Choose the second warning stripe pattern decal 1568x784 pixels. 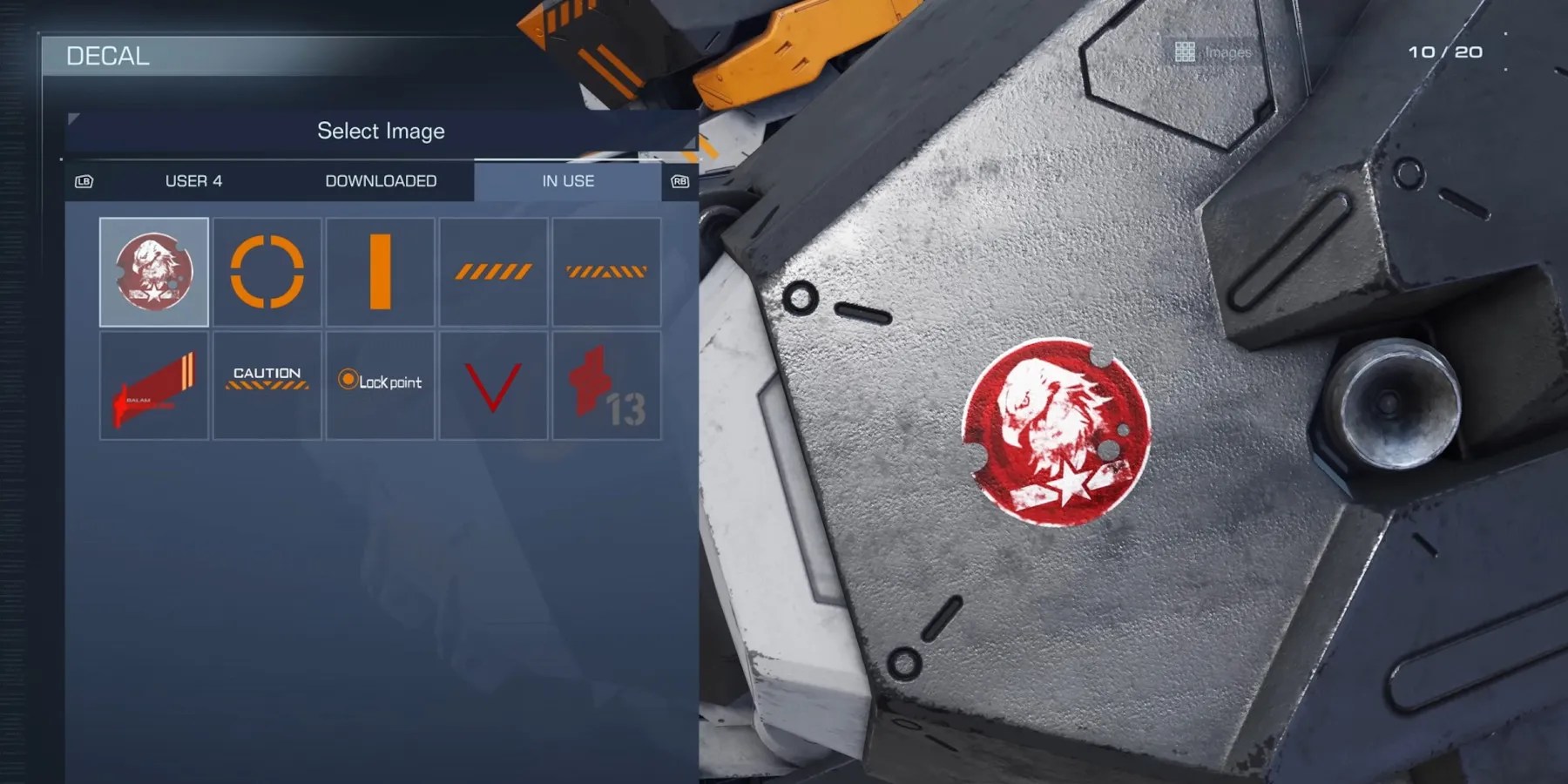606,272
